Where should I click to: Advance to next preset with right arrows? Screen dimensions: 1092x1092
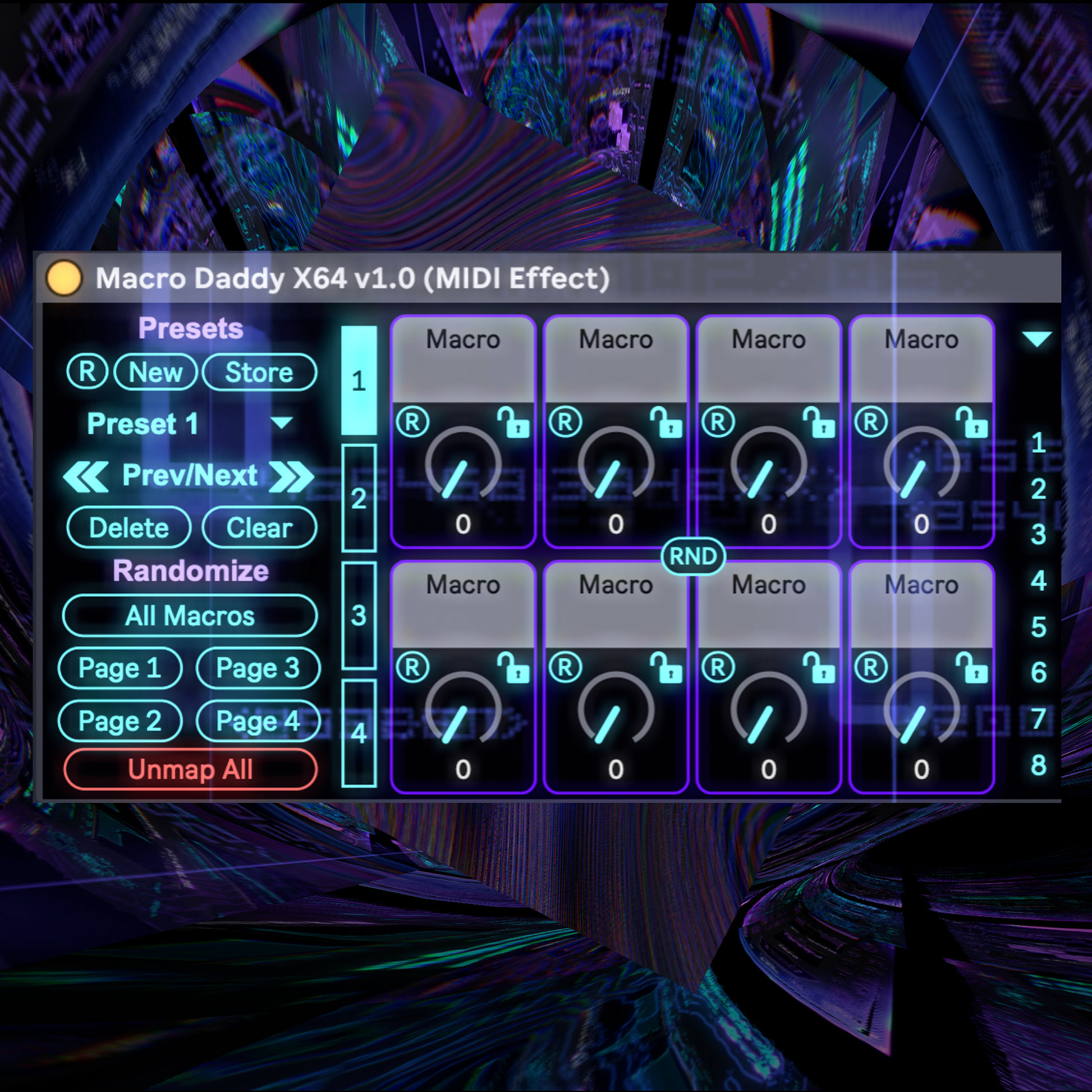click(x=291, y=476)
